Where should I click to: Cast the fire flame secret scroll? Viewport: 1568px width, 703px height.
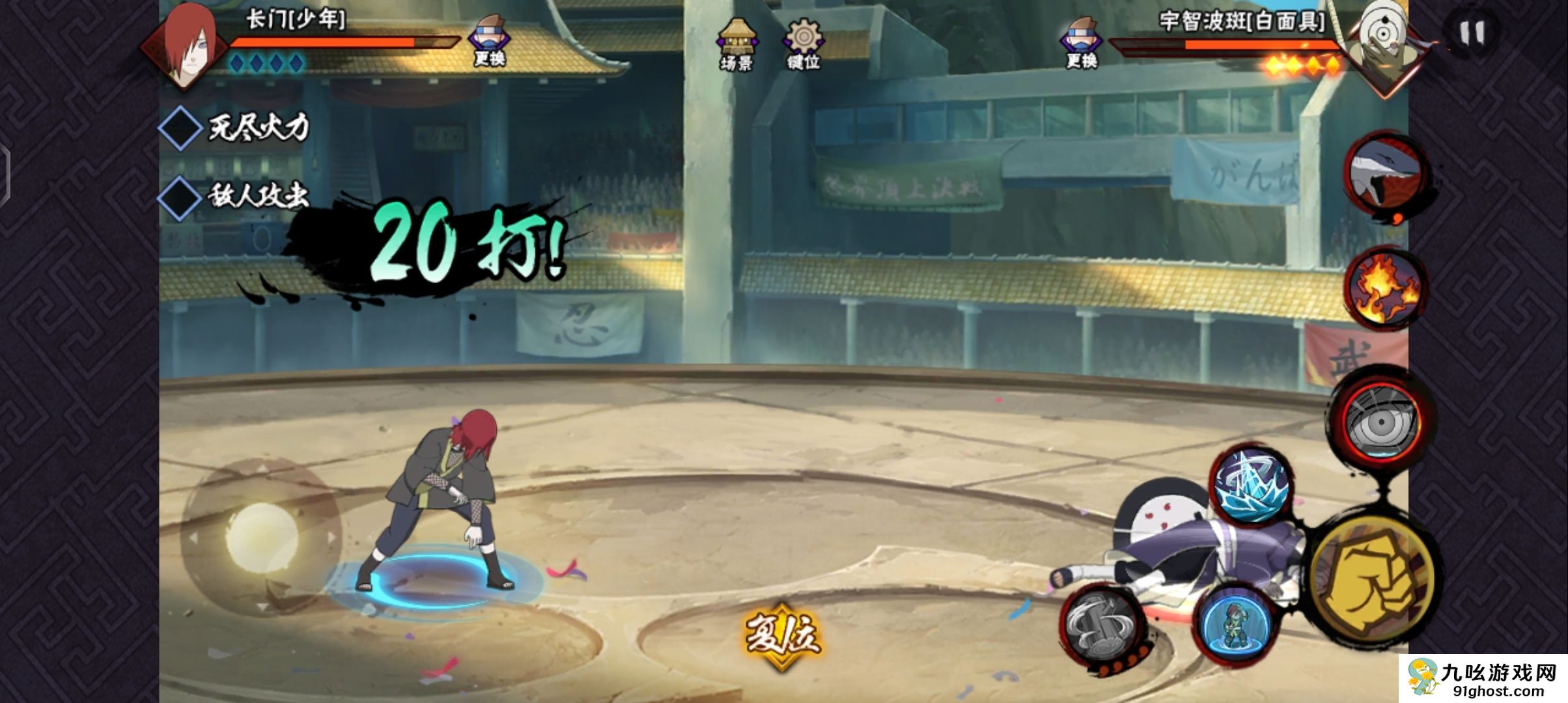pos(1386,288)
